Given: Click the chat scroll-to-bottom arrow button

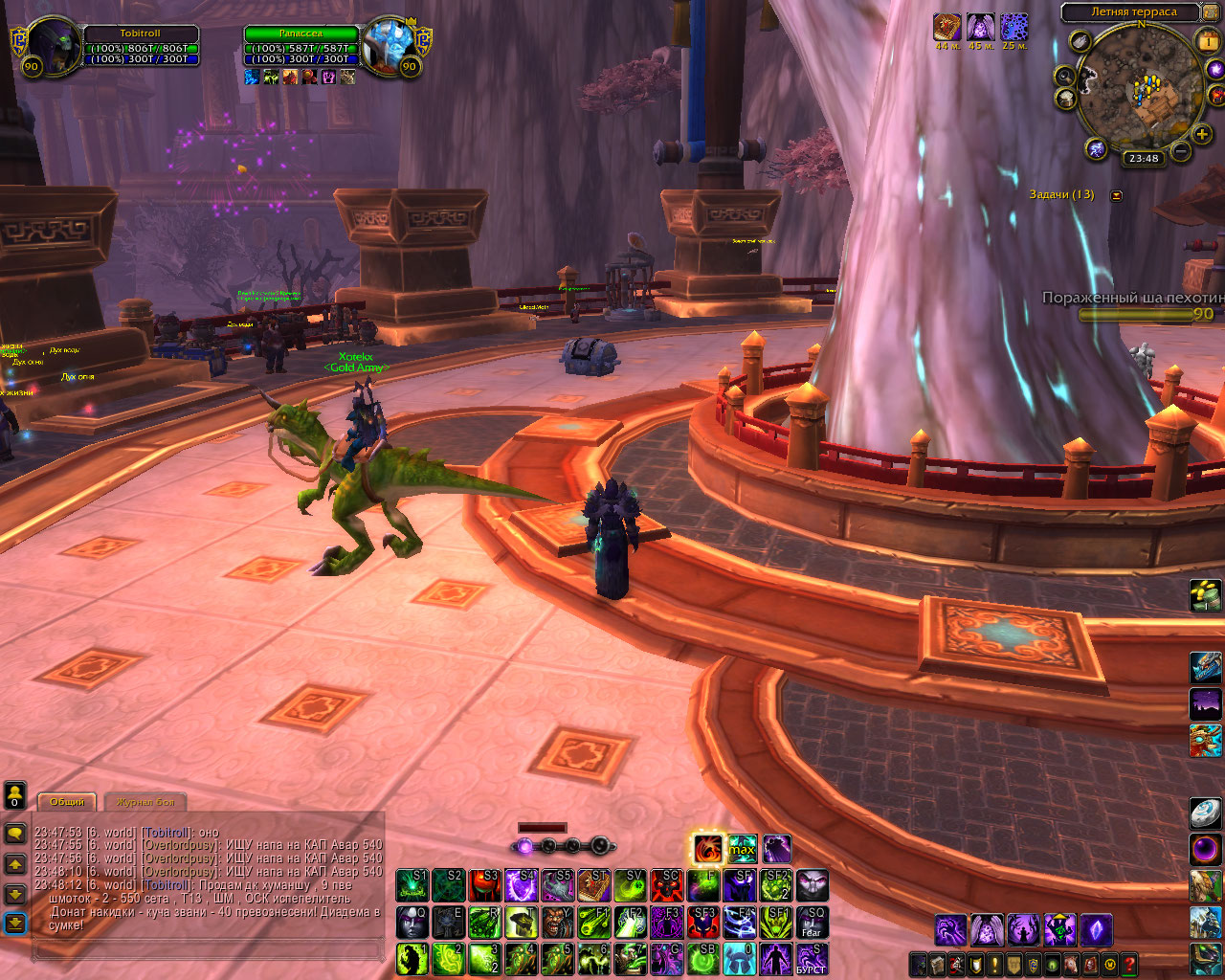Looking at the screenshot, I should pos(15,923).
